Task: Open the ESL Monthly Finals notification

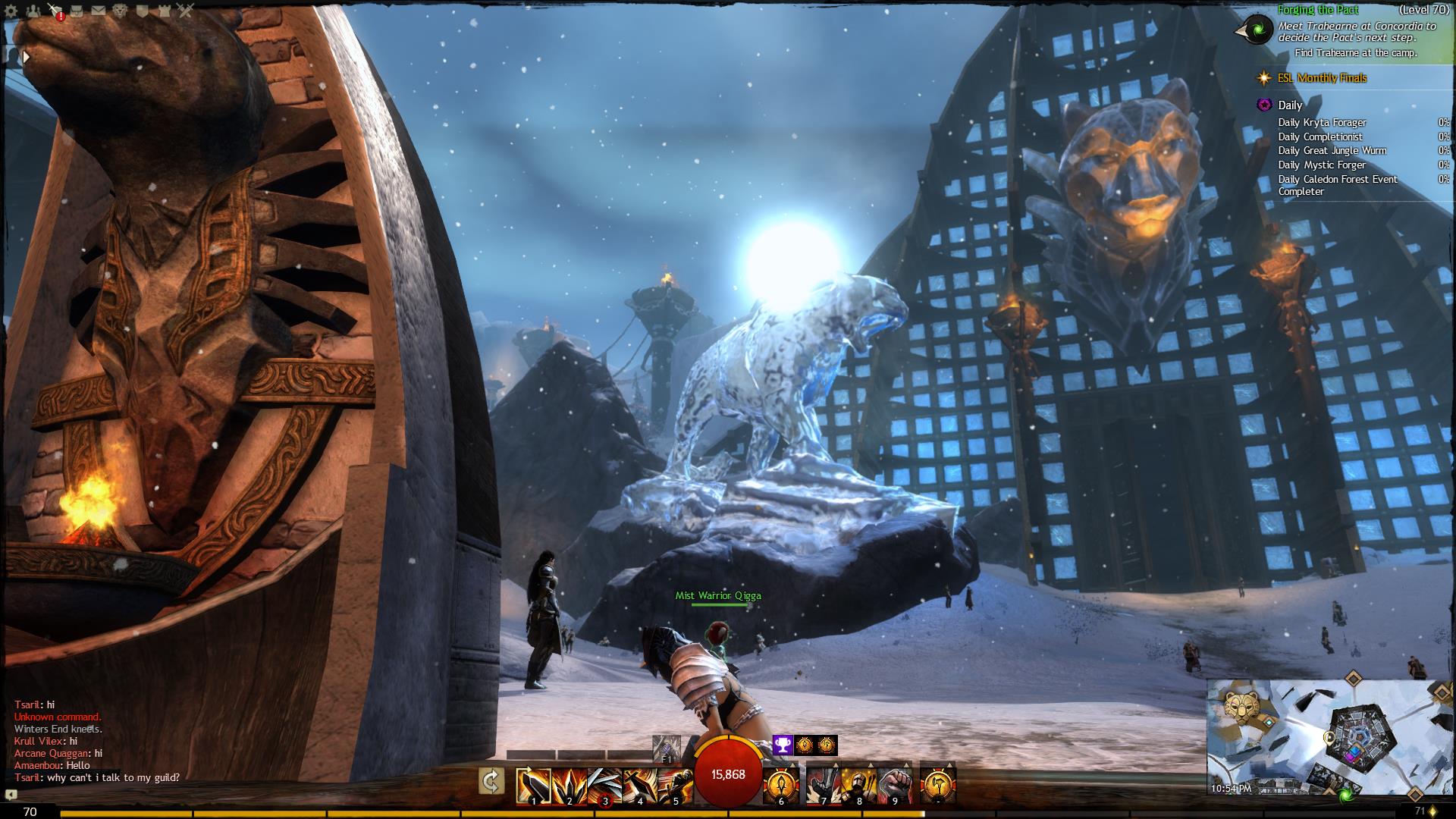Action: [x=1332, y=78]
